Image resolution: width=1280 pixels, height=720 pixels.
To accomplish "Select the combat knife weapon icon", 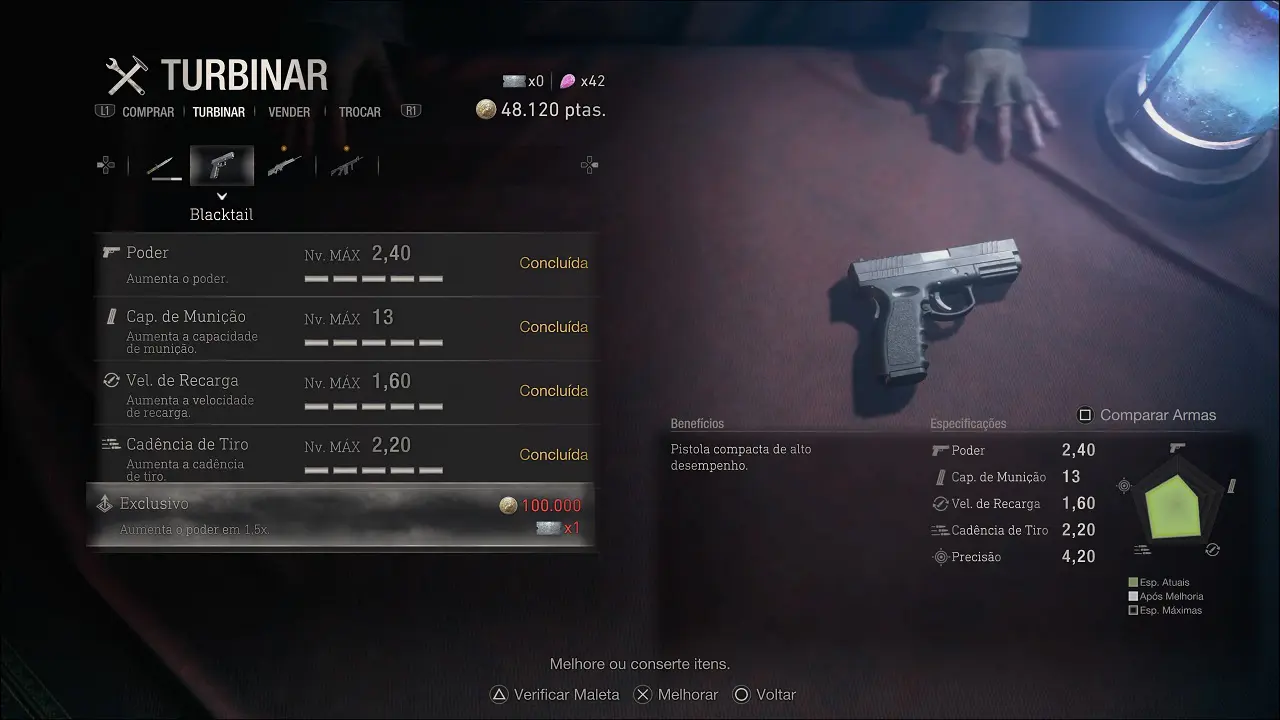I will pos(161,166).
